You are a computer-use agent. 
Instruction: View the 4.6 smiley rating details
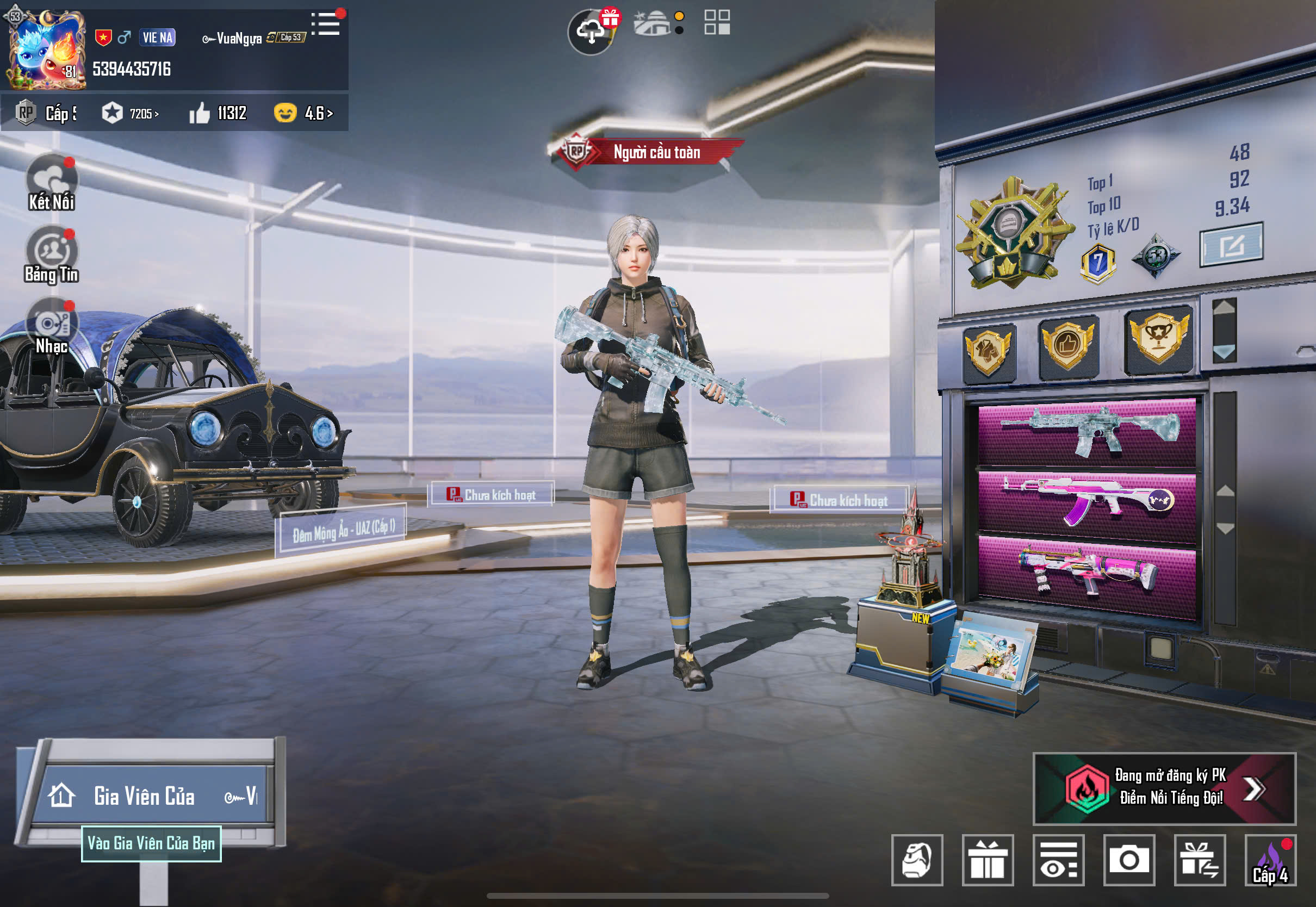pyautogui.click(x=303, y=114)
